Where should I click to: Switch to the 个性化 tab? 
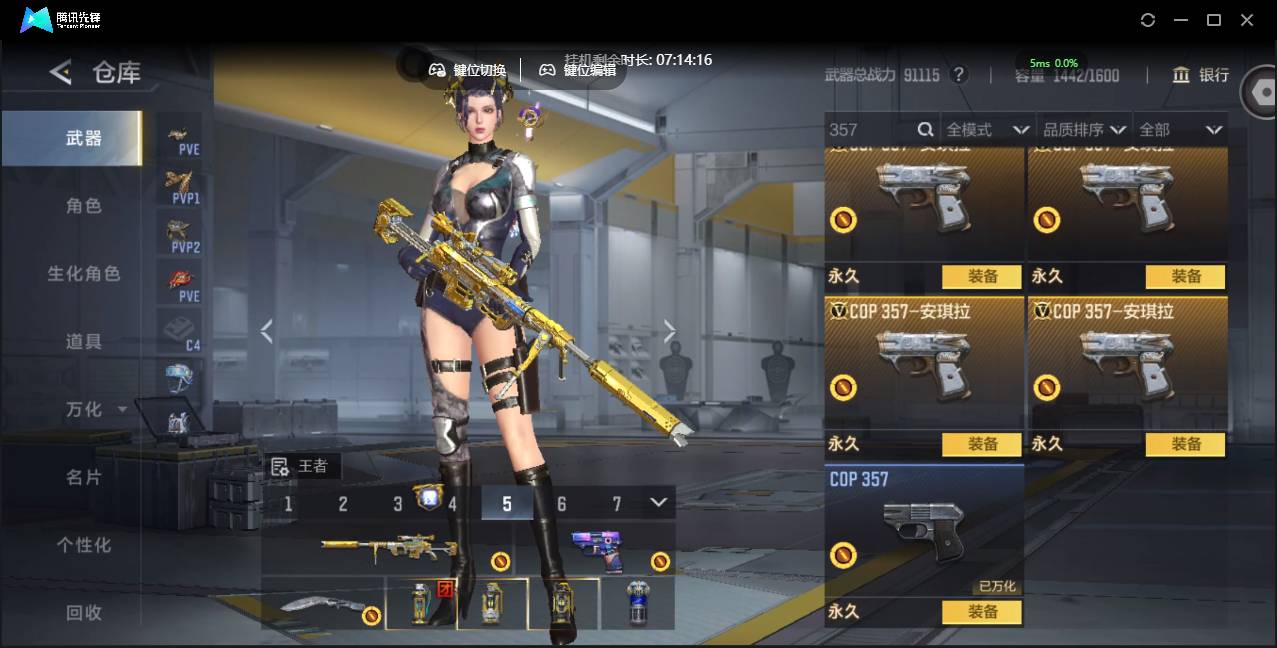pyautogui.click(x=84, y=546)
